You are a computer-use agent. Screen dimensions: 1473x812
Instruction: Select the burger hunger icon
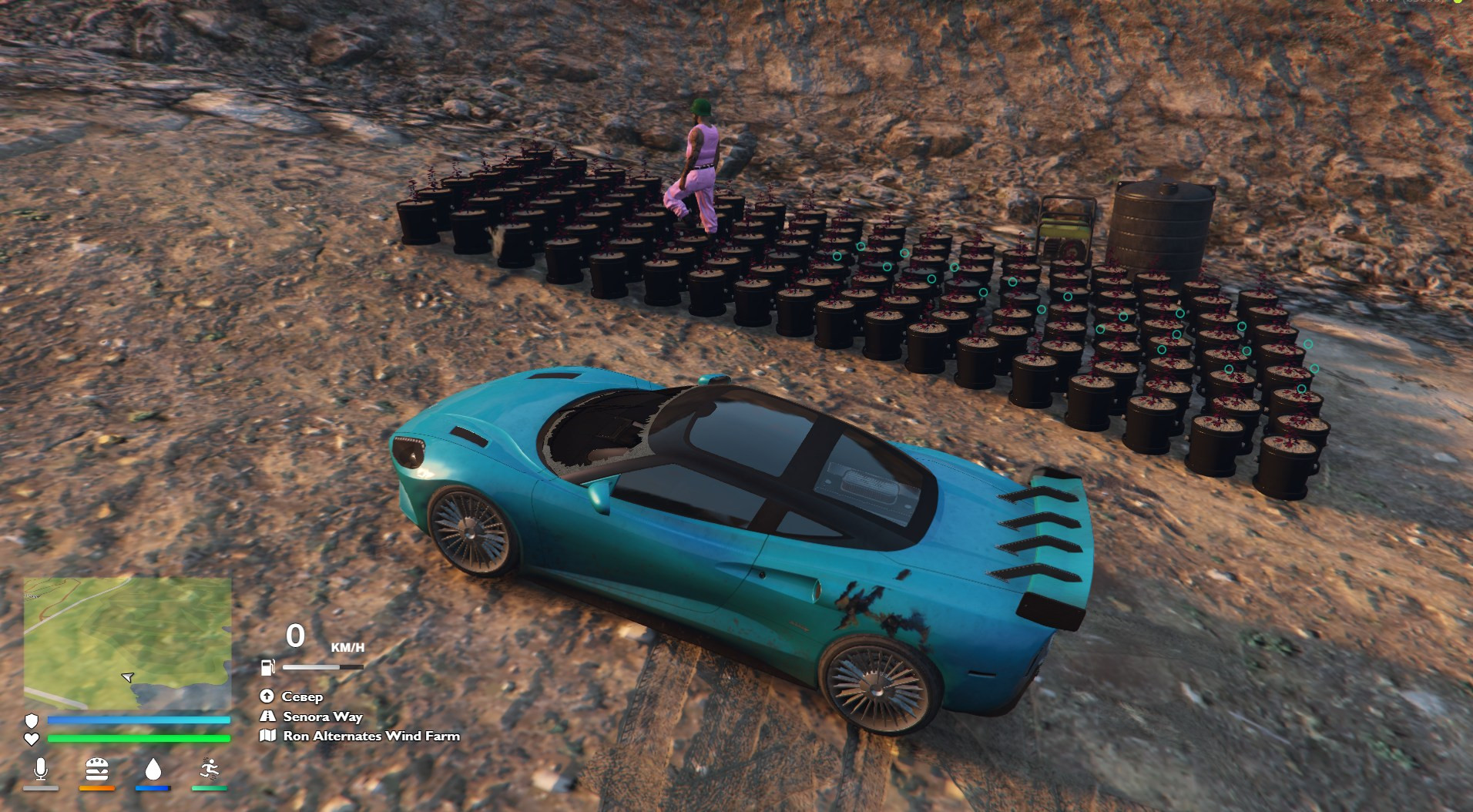click(x=97, y=769)
